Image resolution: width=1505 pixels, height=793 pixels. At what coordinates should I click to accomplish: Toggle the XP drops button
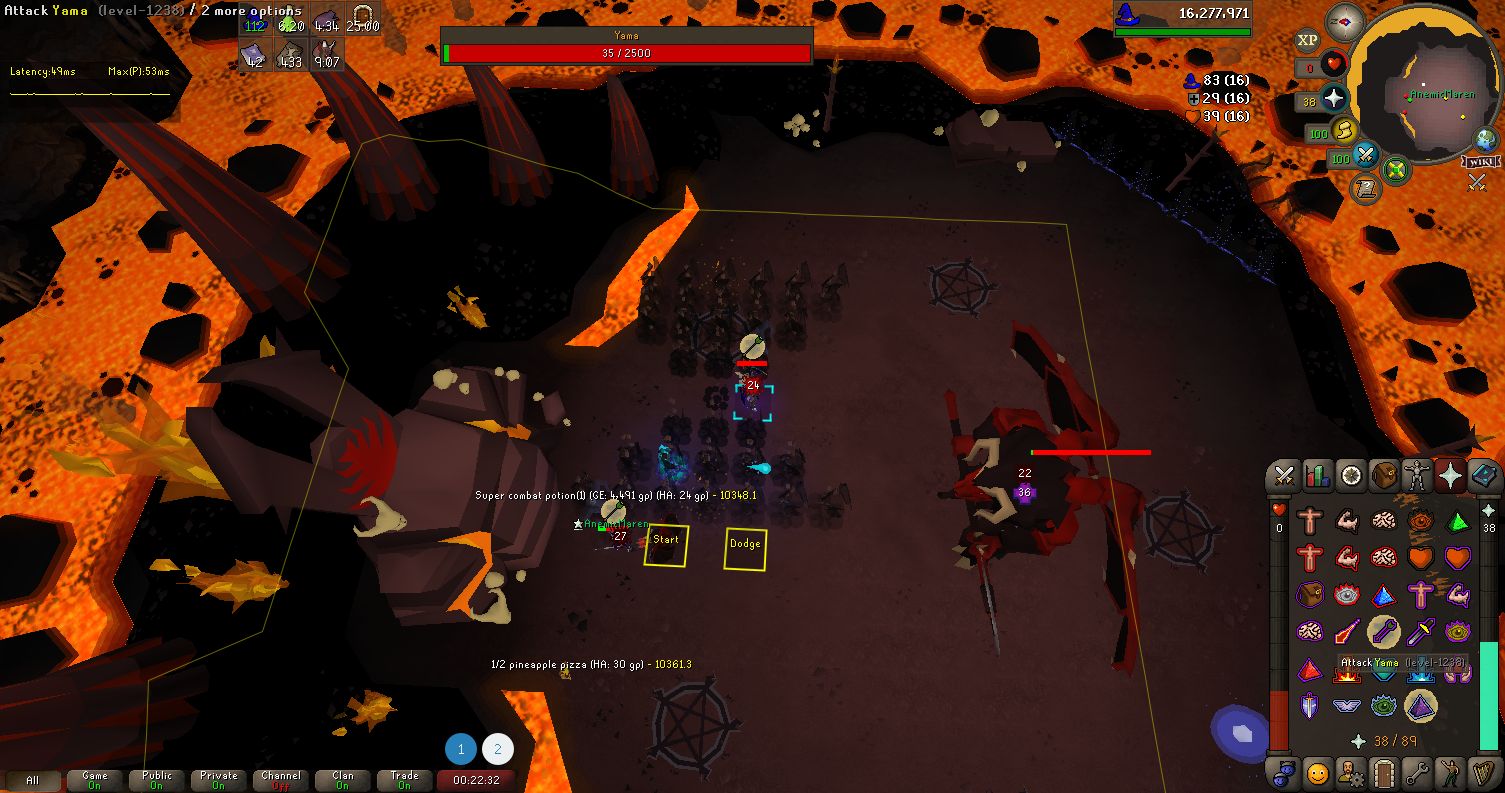point(1306,41)
